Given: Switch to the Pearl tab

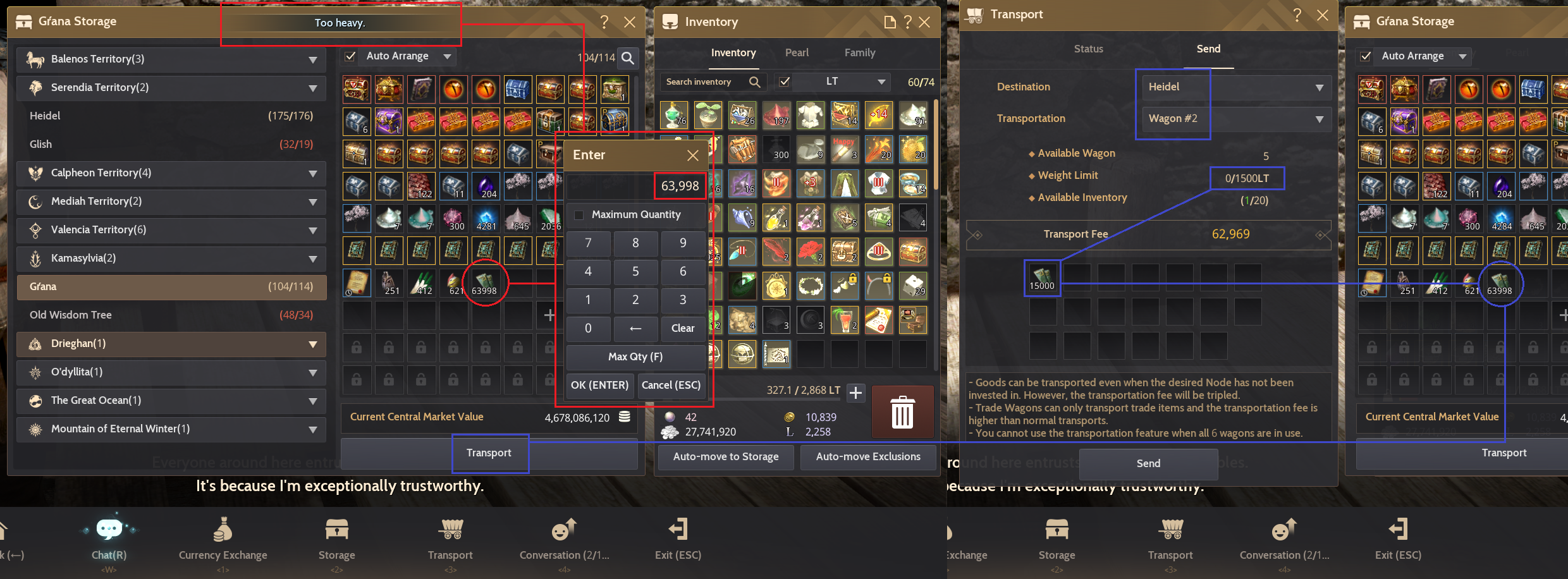Looking at the screenshot, I should point(797,52).
